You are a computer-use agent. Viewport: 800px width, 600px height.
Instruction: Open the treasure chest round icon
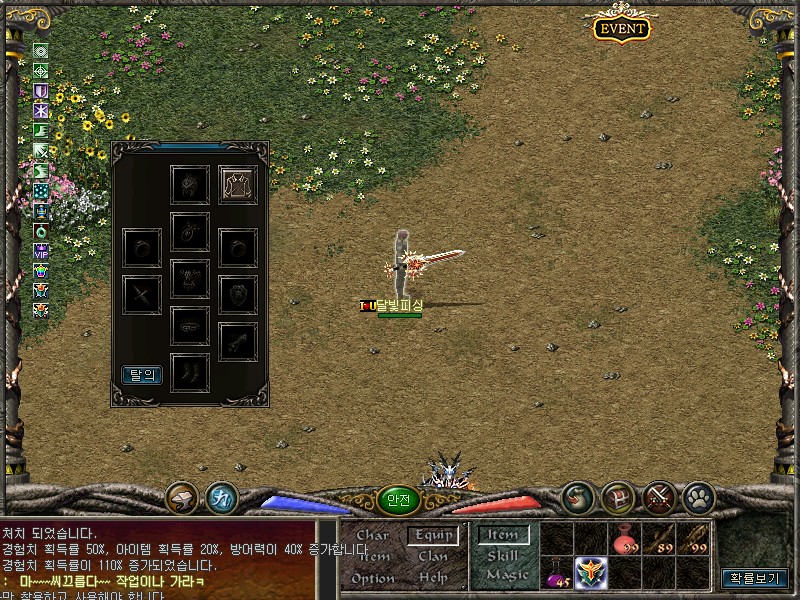[618, 496]
